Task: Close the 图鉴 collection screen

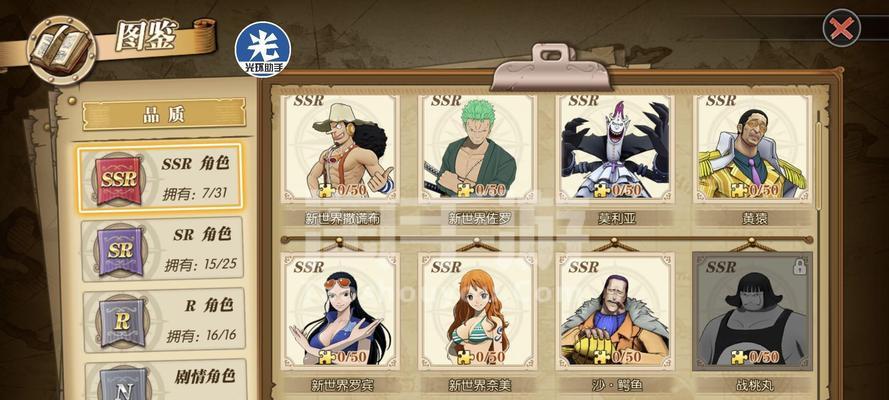Action: pyautogui.click(x=841, y=28)
